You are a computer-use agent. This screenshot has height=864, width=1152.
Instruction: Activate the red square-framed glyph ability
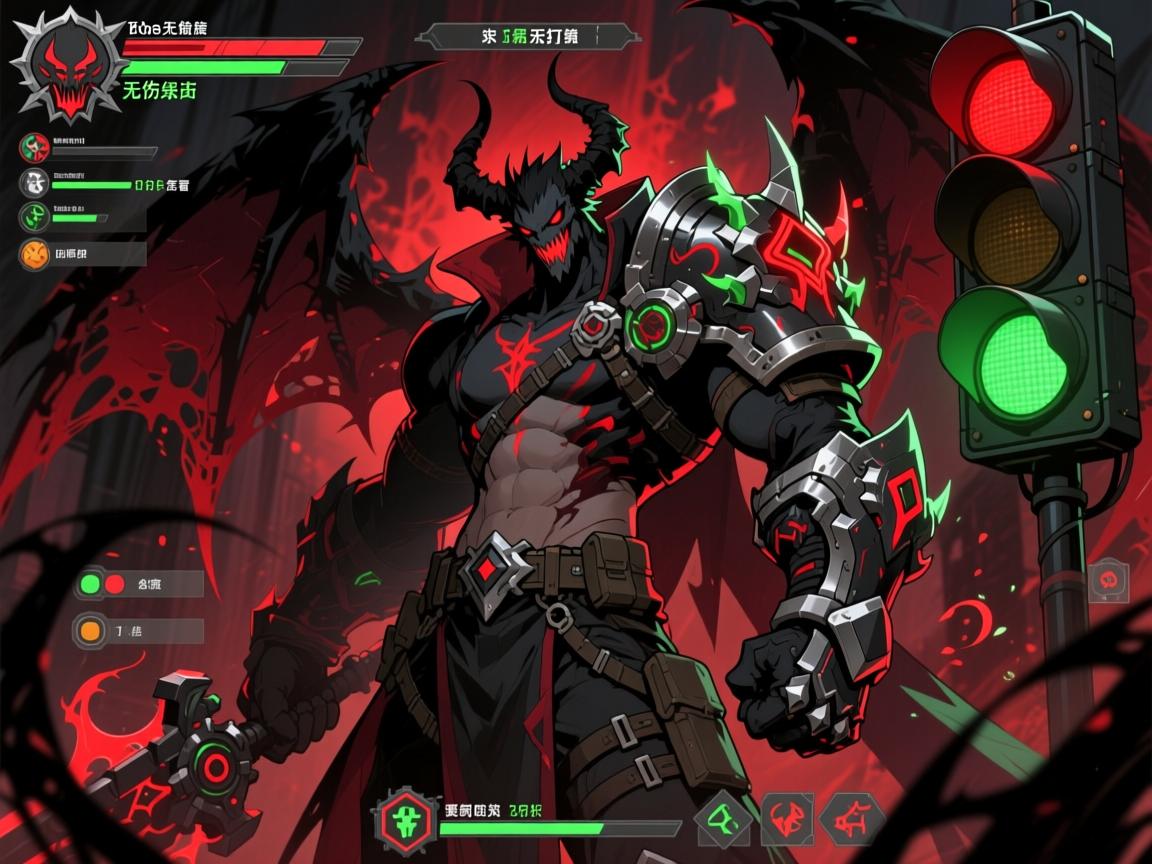pos(787,820)
